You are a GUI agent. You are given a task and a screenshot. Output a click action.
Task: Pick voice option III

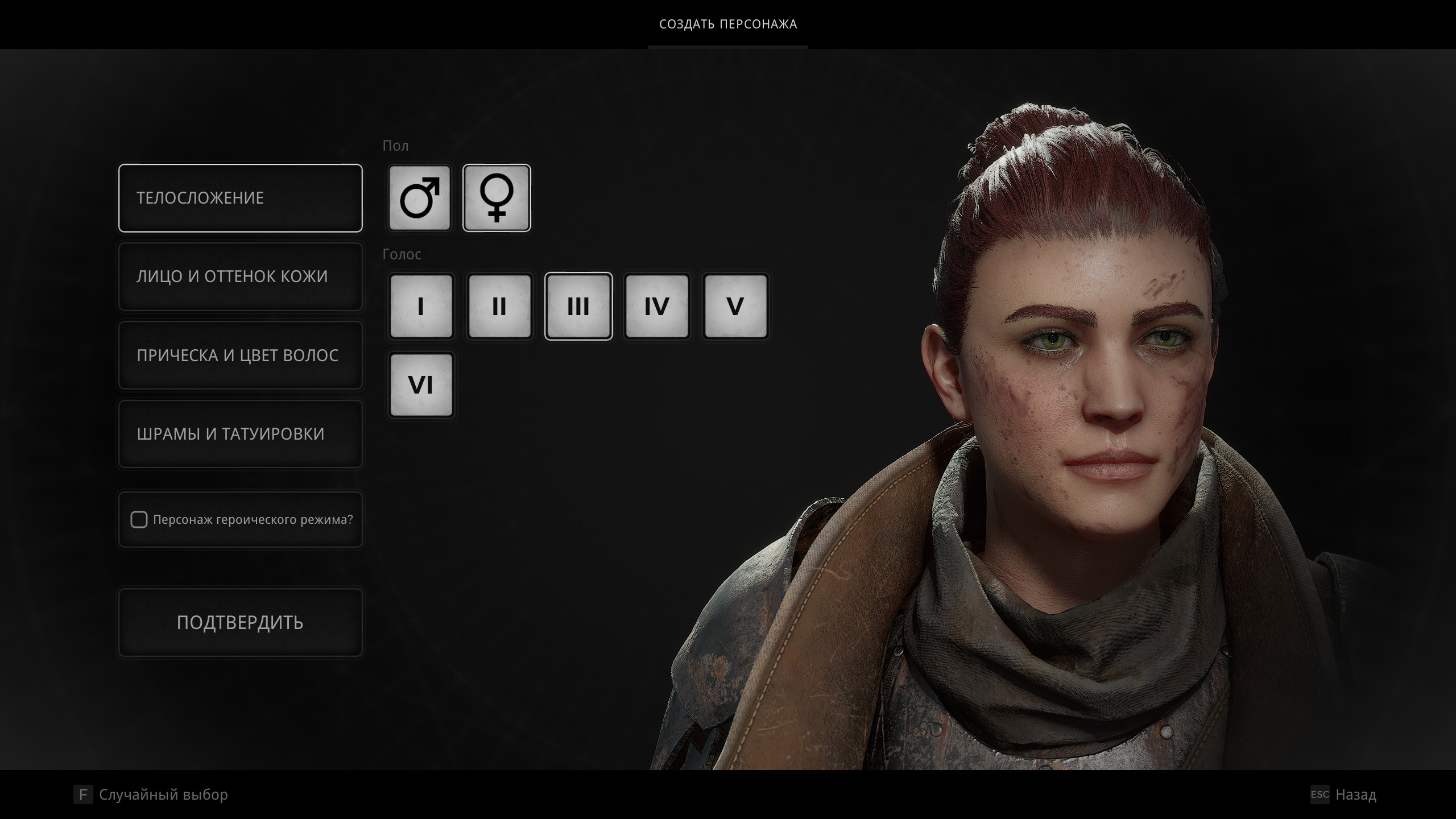click(578, 307)
